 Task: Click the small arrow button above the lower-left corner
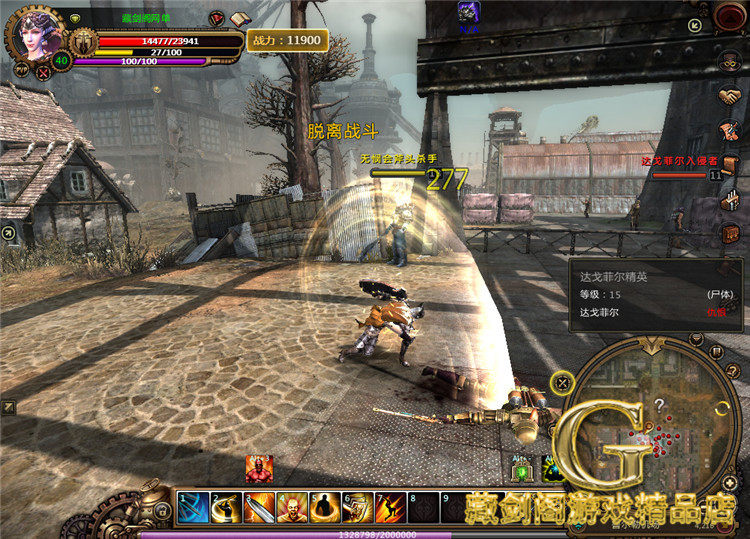(x=8, y=407)
